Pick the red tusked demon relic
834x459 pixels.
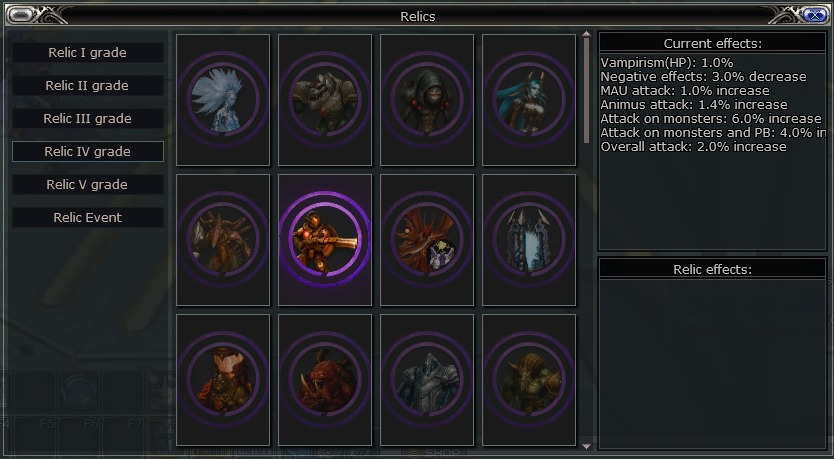[325, 380]
